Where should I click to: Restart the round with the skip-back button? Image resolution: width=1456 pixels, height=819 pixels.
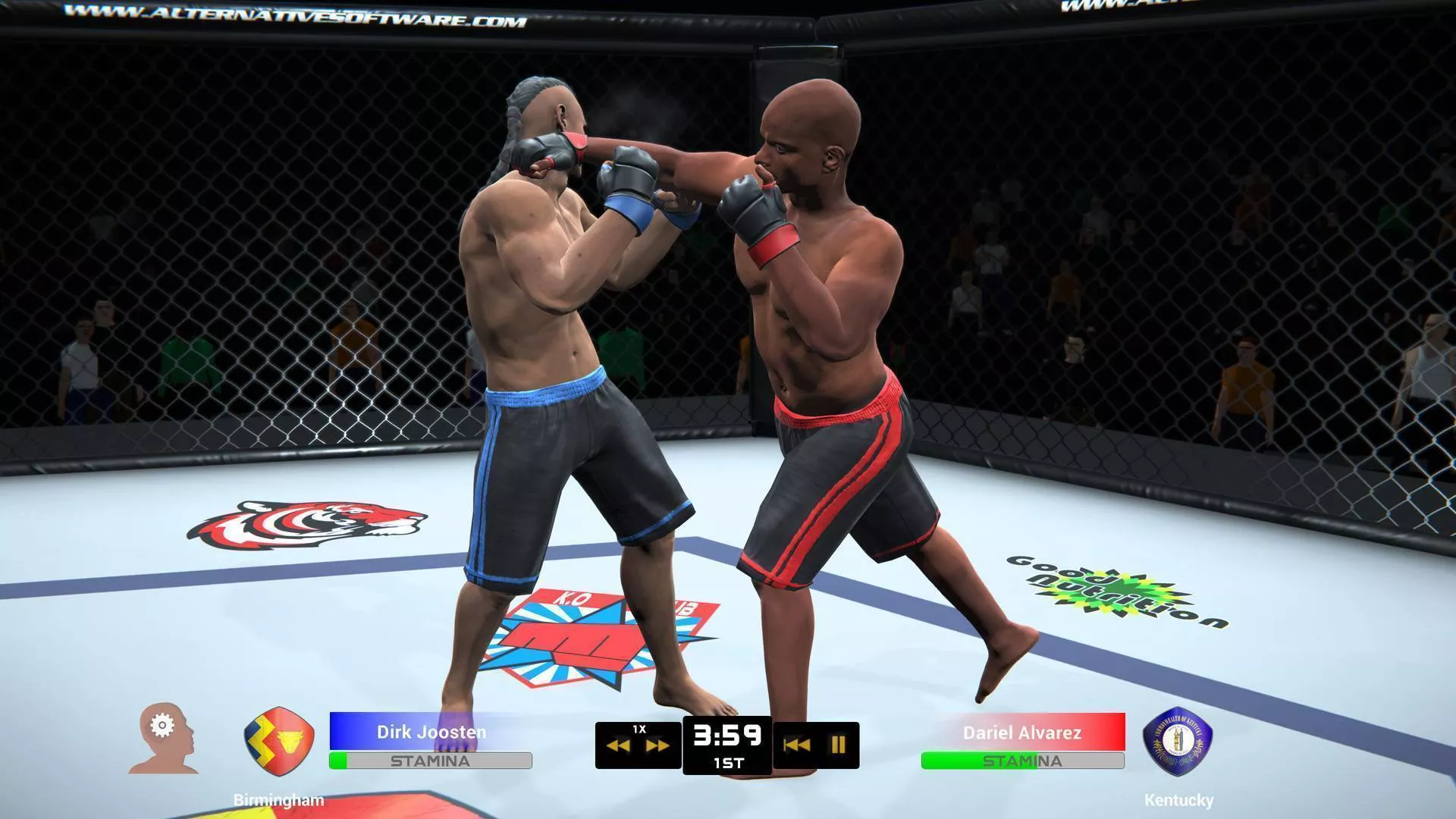click(795, 745)
